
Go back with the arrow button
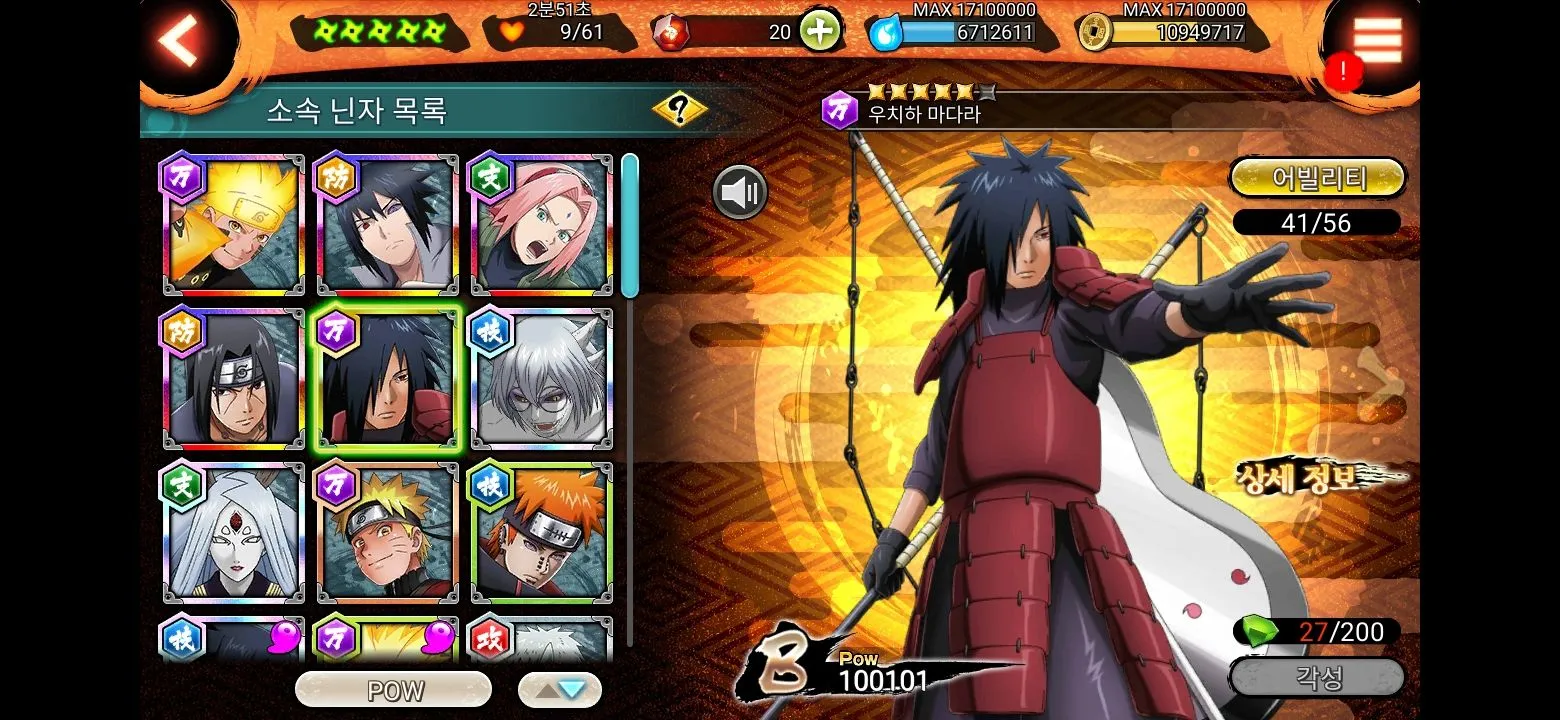[x=181, y=40]
